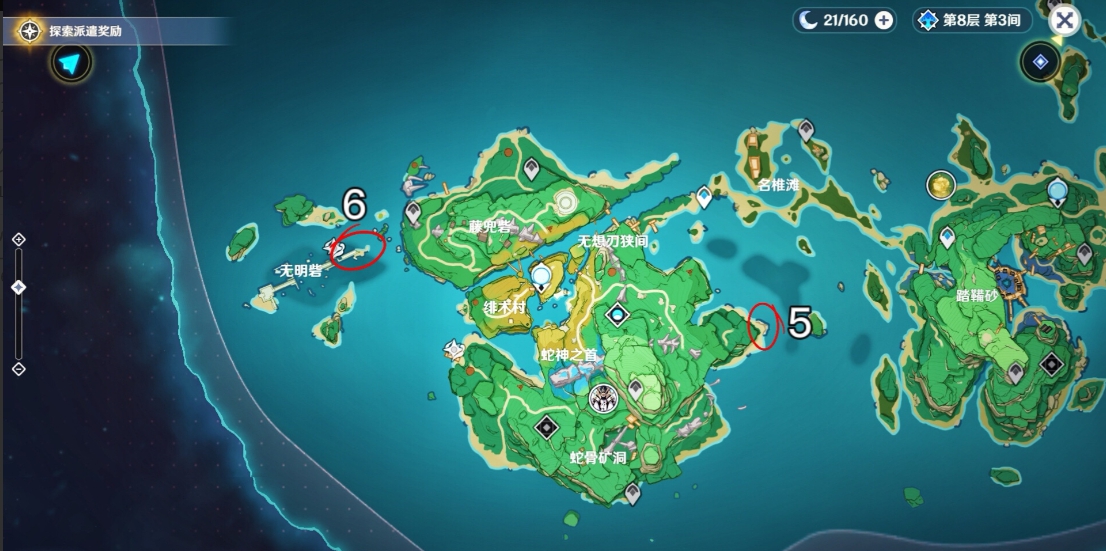The width and height of the screenshot is (1106, 551).
Task: Select the teleport waypoint near 藤兜砦
Action: (414, 212)
